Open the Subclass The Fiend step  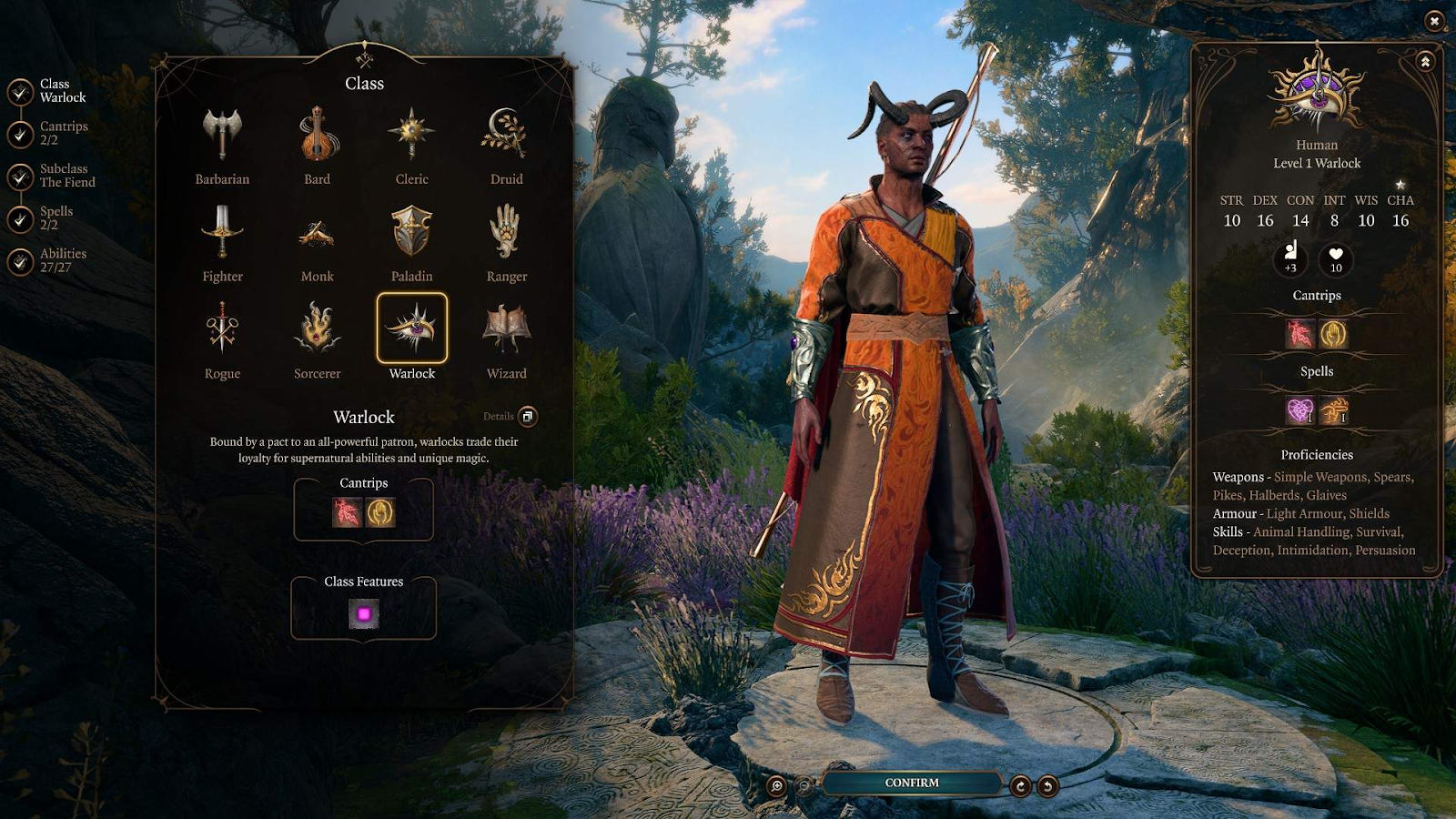[21, 177]
